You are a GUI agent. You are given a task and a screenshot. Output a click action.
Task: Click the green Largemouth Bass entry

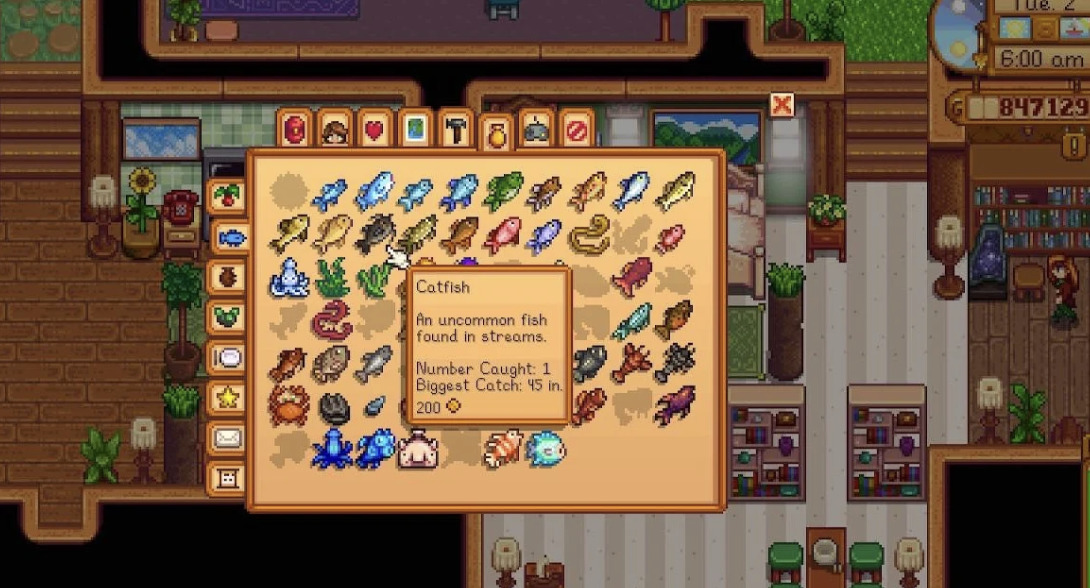pos(503,191)
